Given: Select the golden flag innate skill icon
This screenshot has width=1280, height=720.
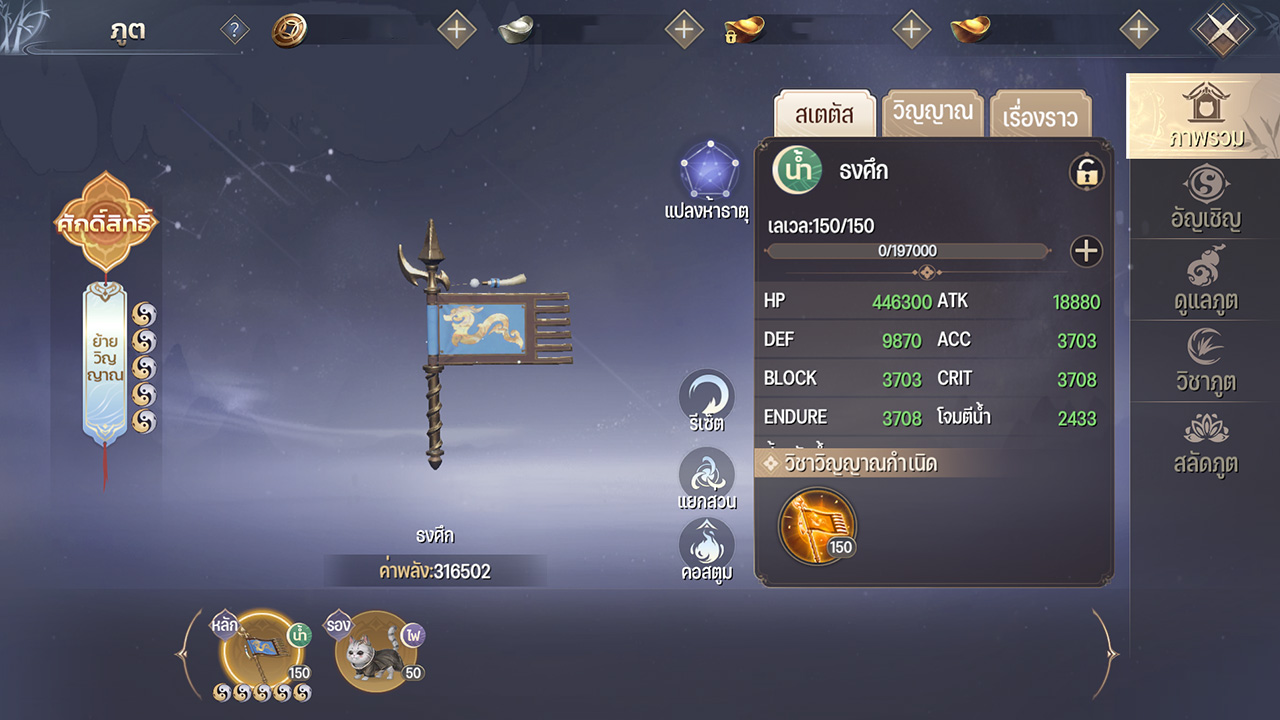Looking at the screenshot, I should (x=817, y=524).
